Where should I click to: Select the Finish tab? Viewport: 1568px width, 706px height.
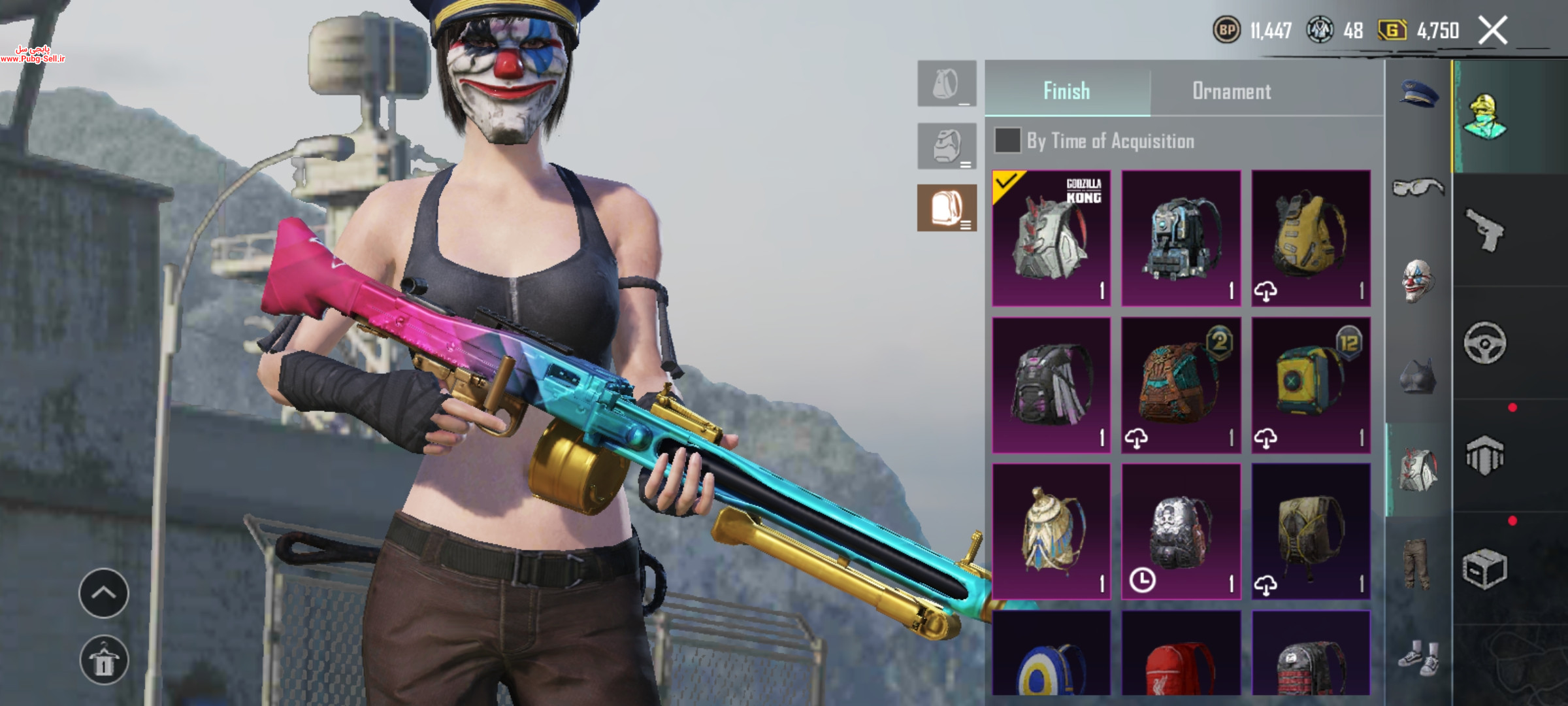[1066, 91]
